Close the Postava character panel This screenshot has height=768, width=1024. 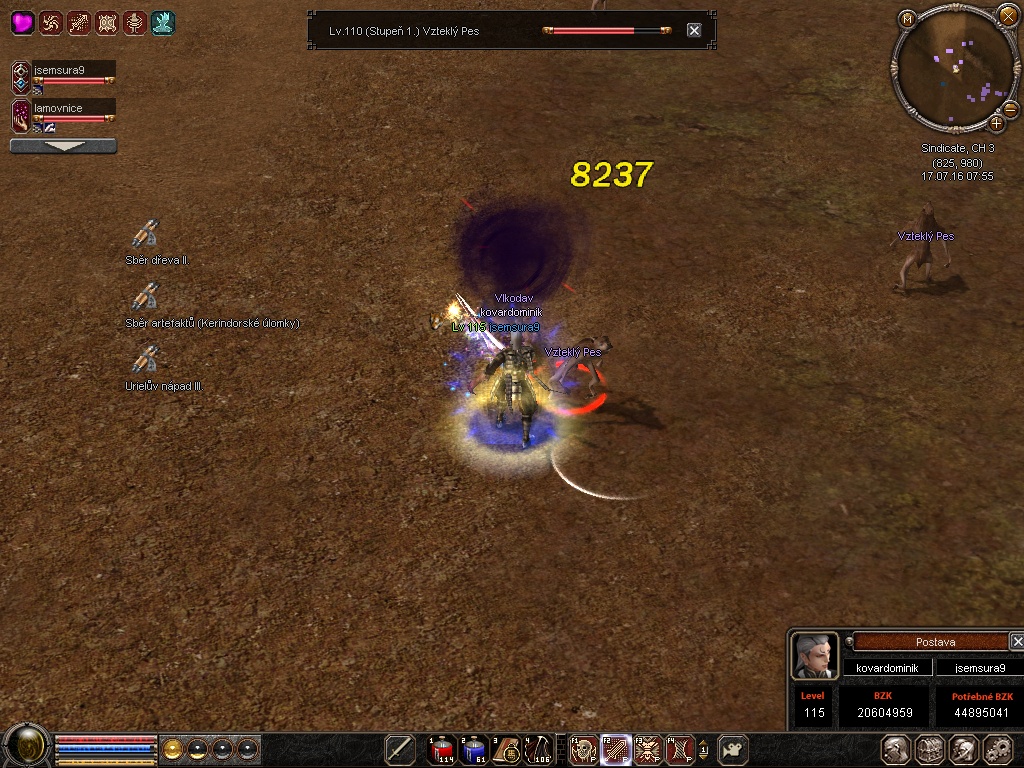point(1017,641)
